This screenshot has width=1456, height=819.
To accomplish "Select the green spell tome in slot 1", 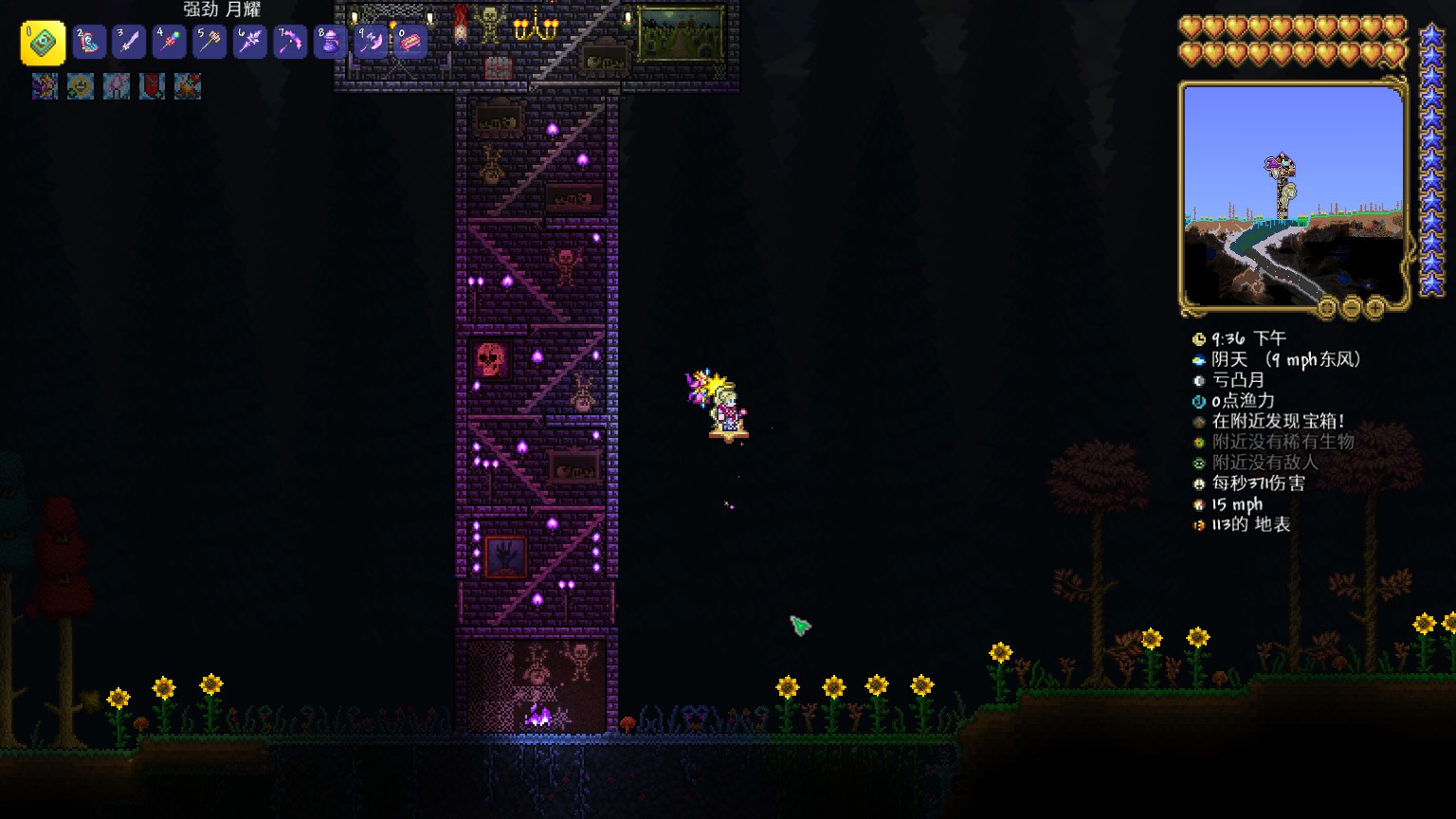I will [x=44, y=43].
